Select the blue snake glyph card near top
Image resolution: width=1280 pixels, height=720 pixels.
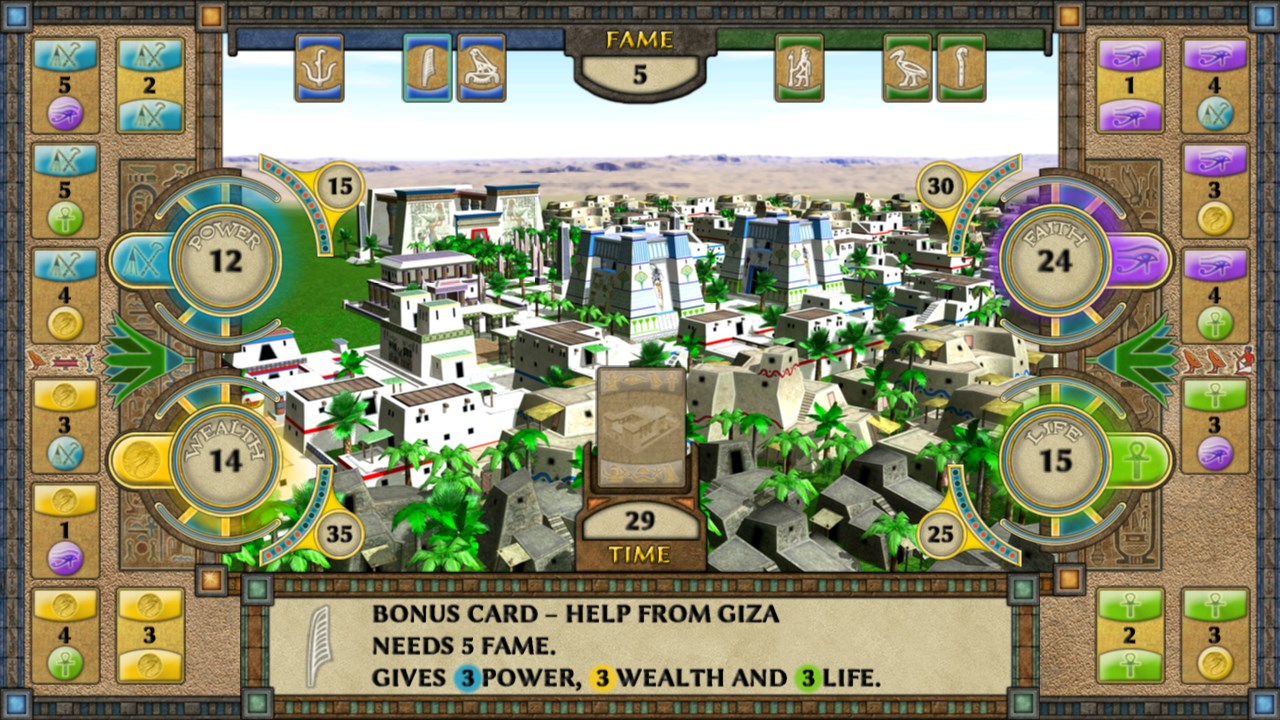(321, 71)
